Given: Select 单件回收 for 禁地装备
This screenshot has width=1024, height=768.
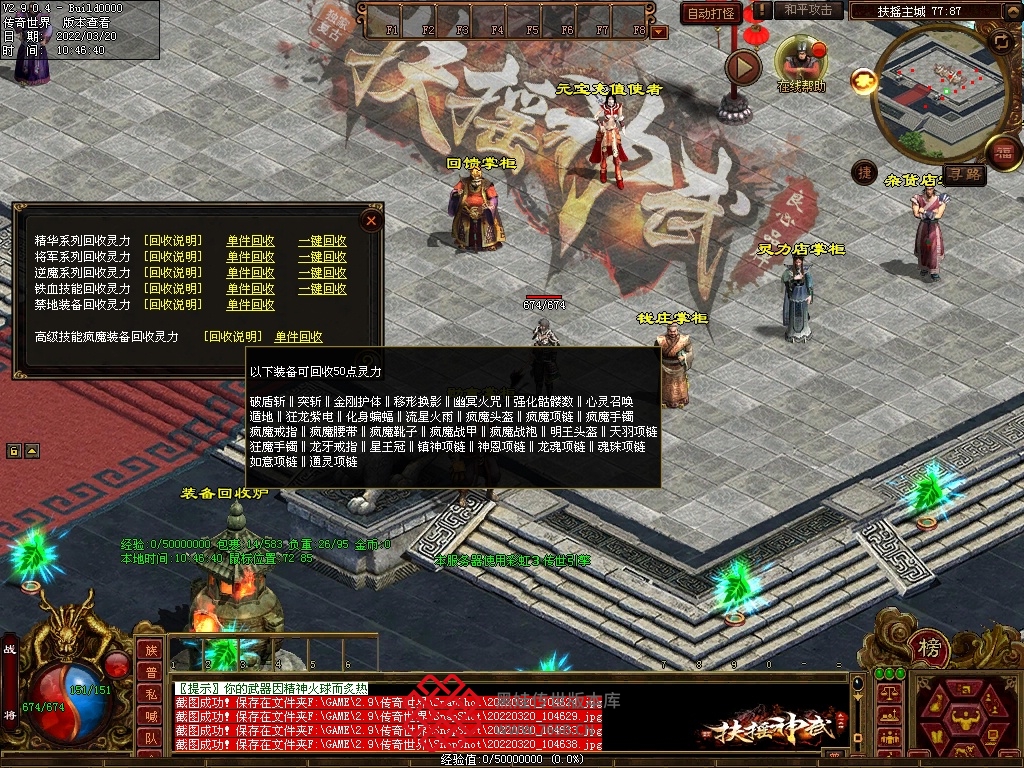Looking at the screenshot, I should click(x=250, y=305).
